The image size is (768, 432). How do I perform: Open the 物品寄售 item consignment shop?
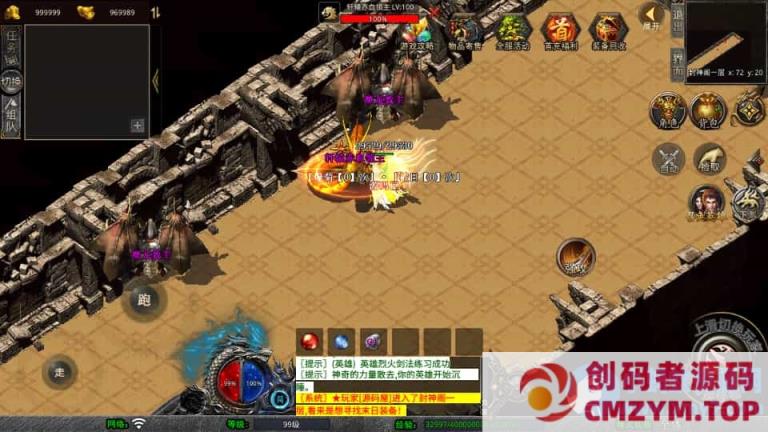coord(464,32)
